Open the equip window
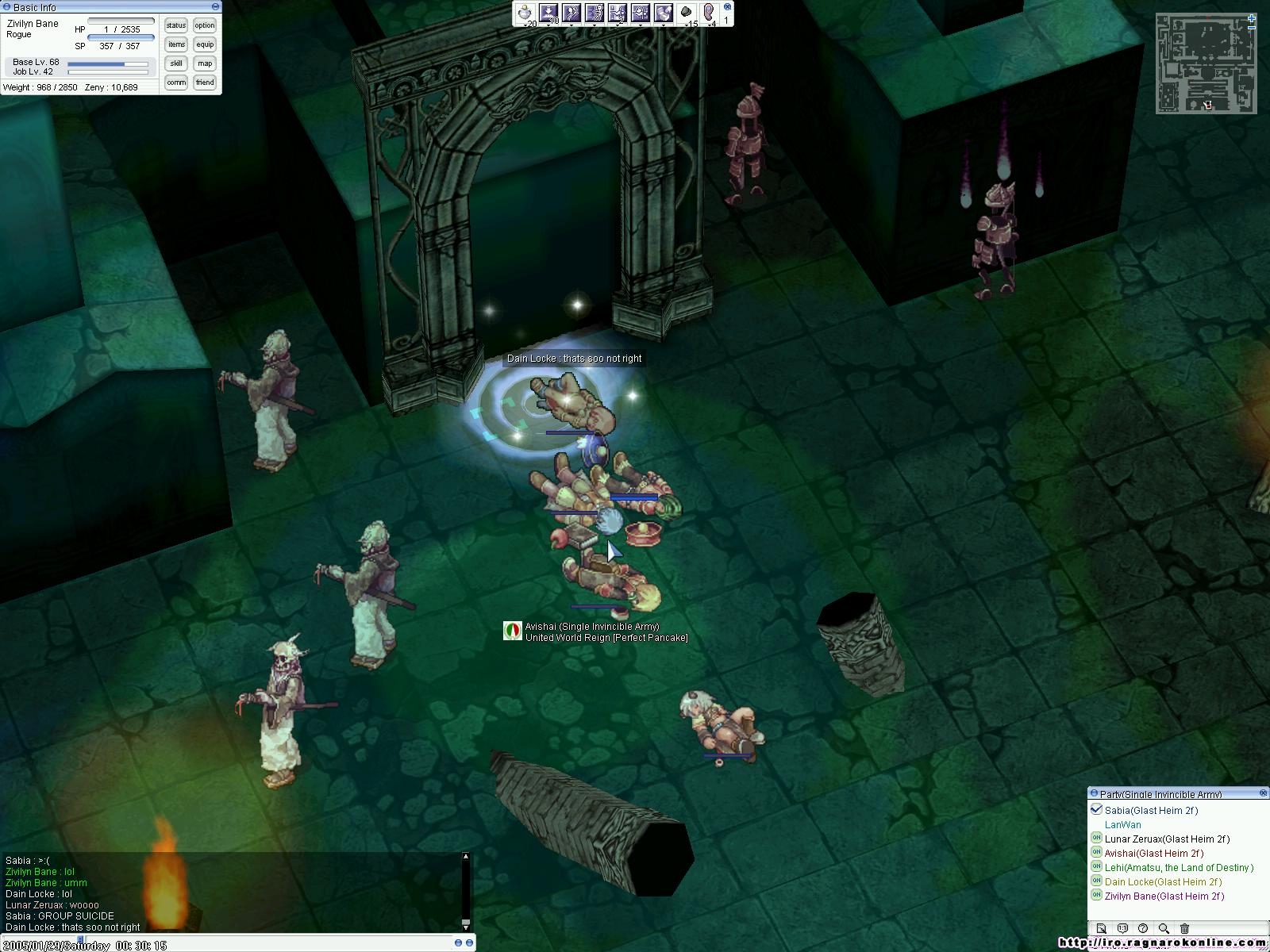 (x=205, y=44)
